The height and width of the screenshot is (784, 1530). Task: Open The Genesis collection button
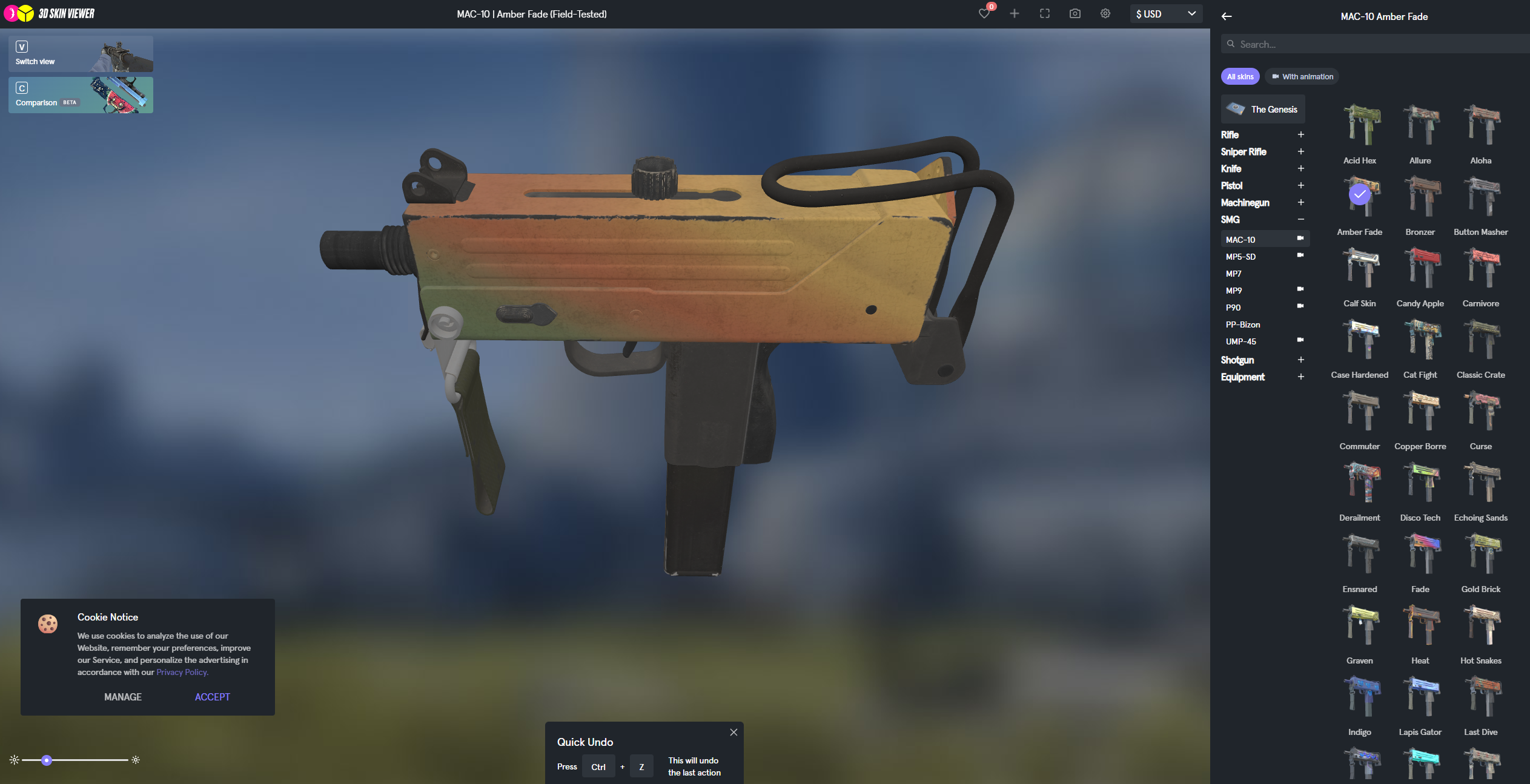pos(1263,110)
